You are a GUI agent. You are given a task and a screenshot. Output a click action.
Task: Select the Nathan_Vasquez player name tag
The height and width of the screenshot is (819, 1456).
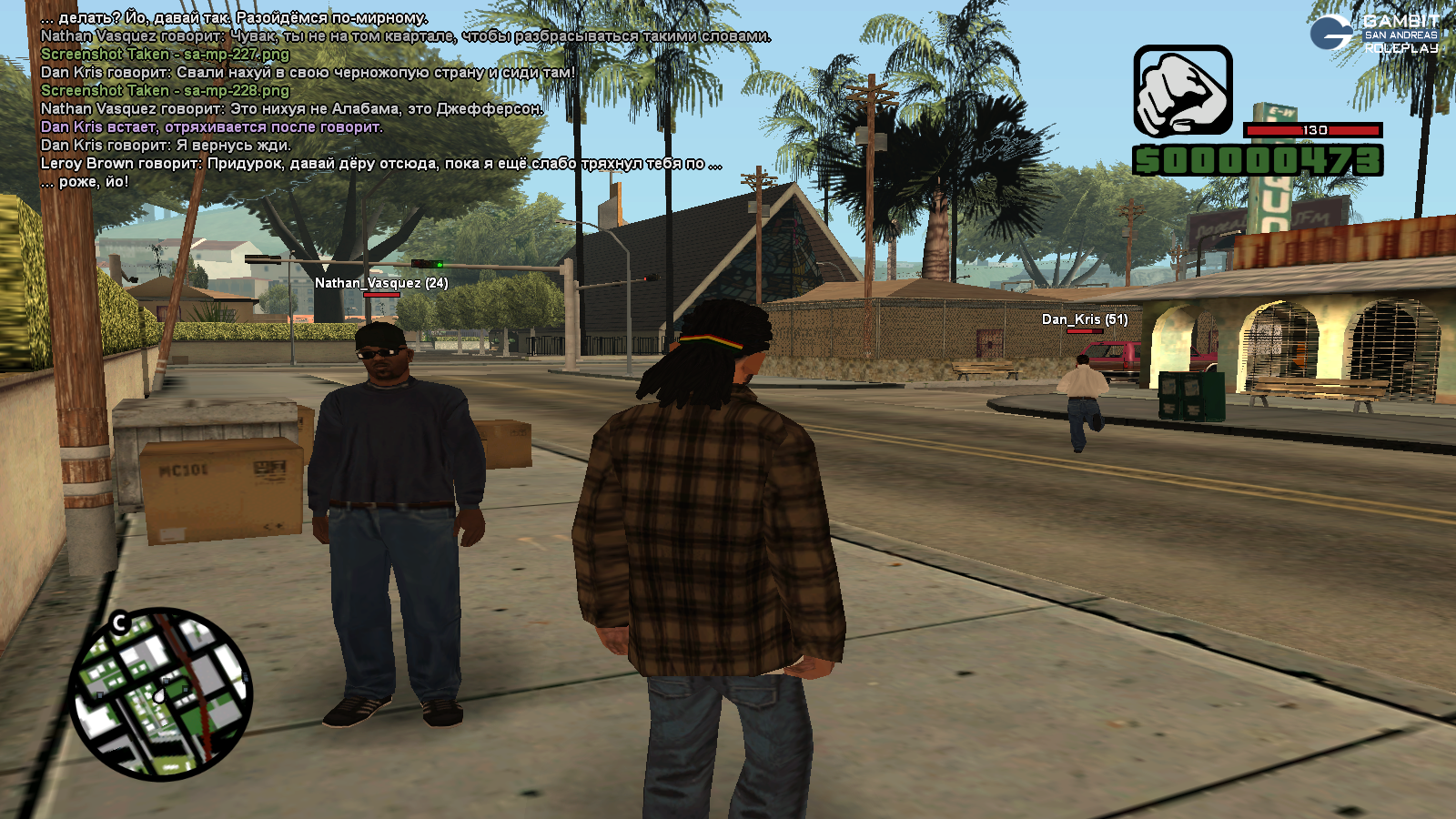point(381,283)
